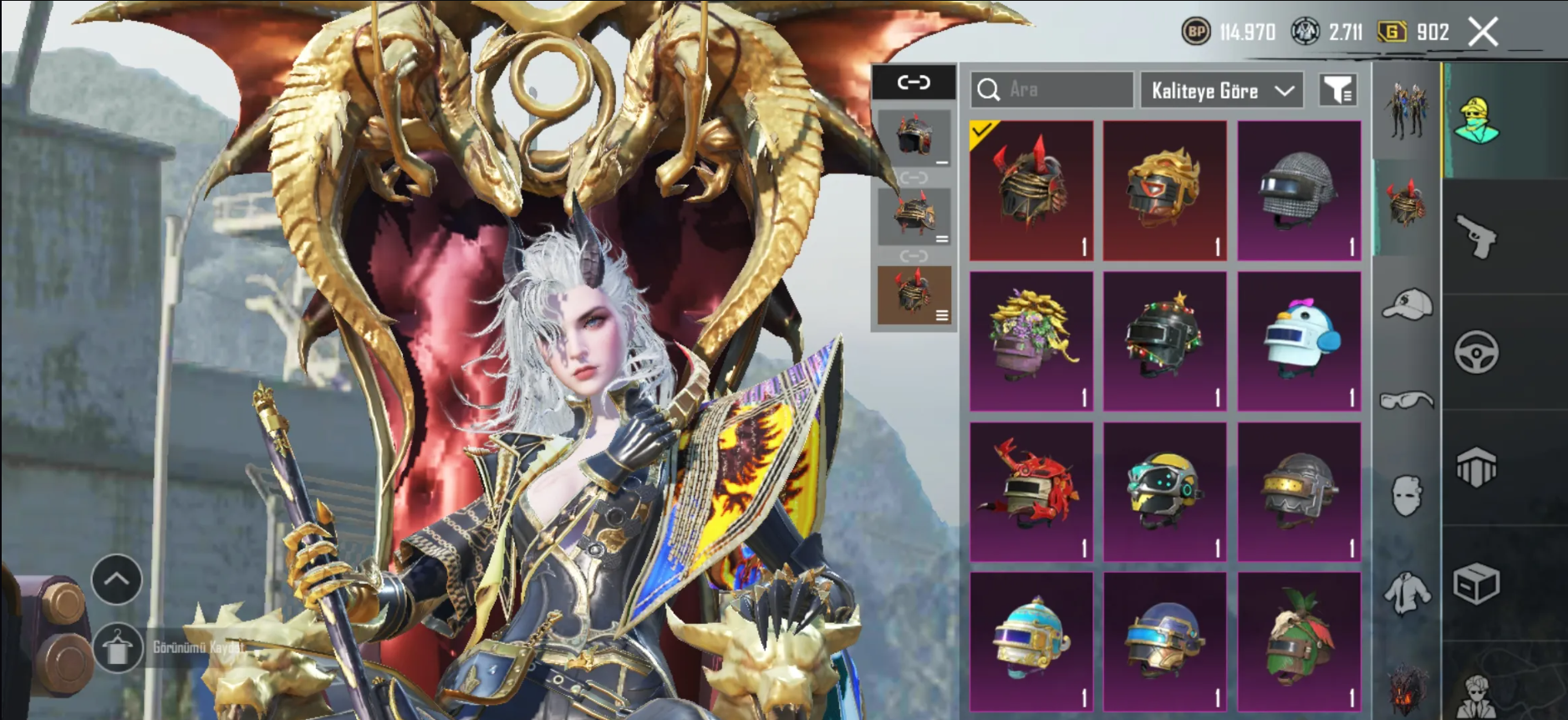Open the vehicle steering wheel tab
This screenshot has width=1568, height=720.
tap(1476, 352)
